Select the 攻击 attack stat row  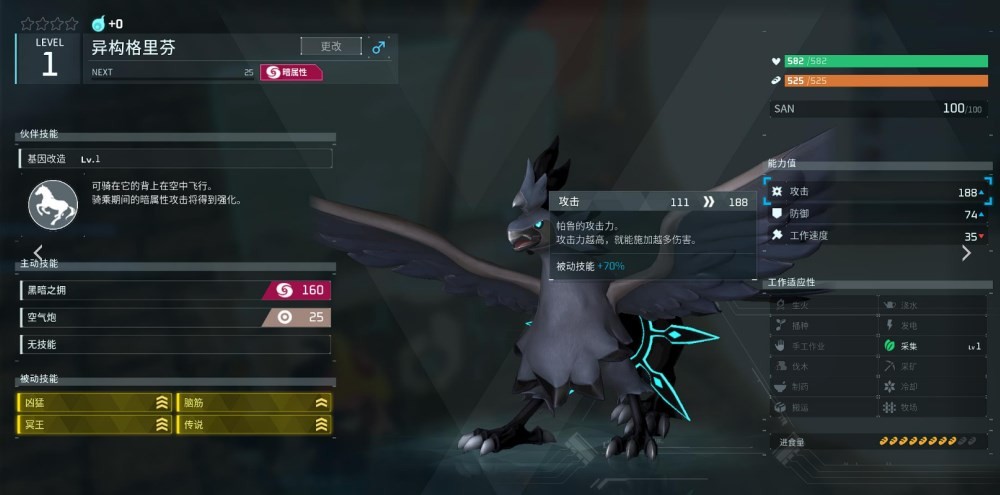[877, 191]
